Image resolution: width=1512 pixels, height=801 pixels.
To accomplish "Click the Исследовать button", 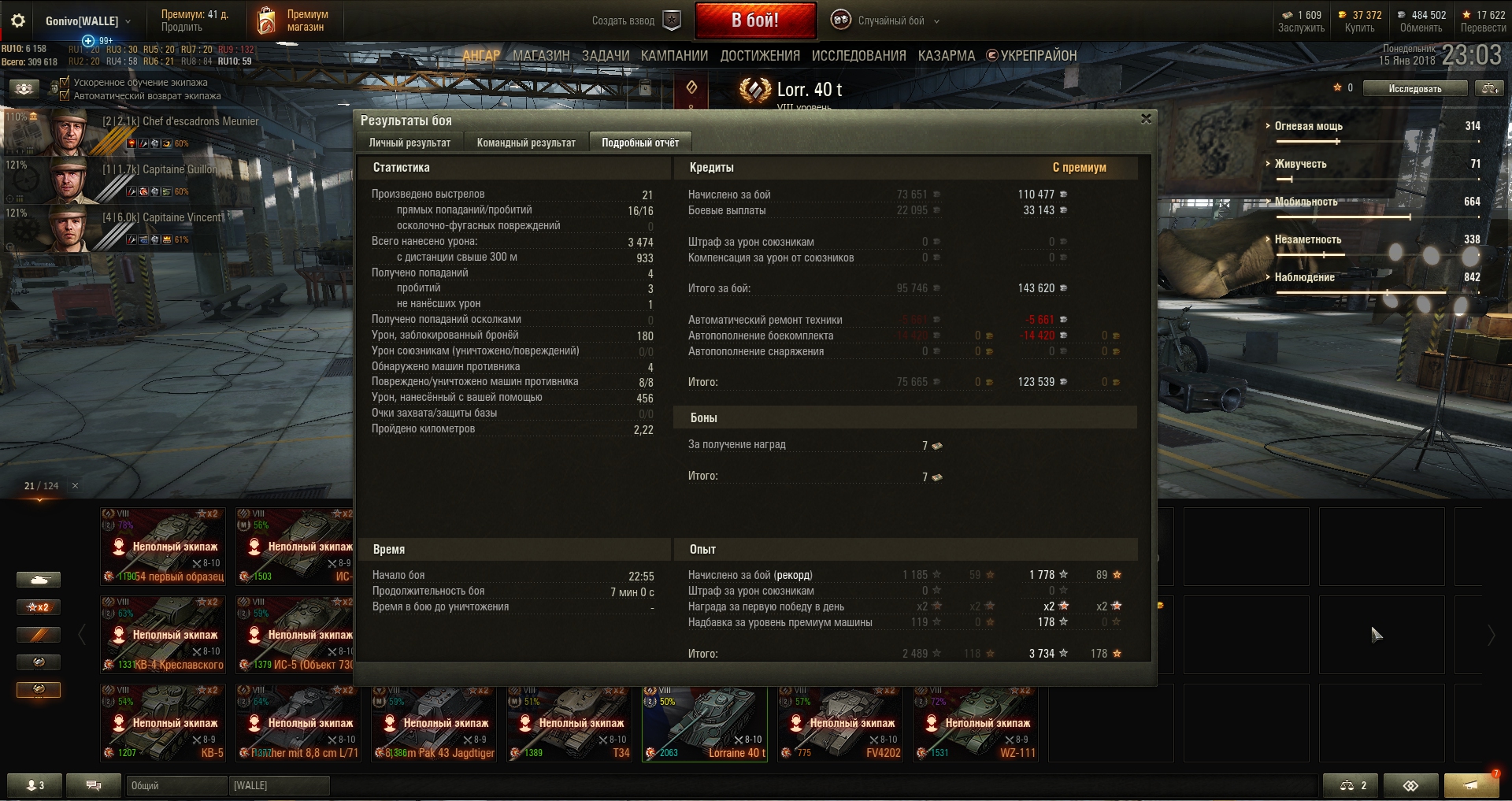I will (x=1414, y=88).
